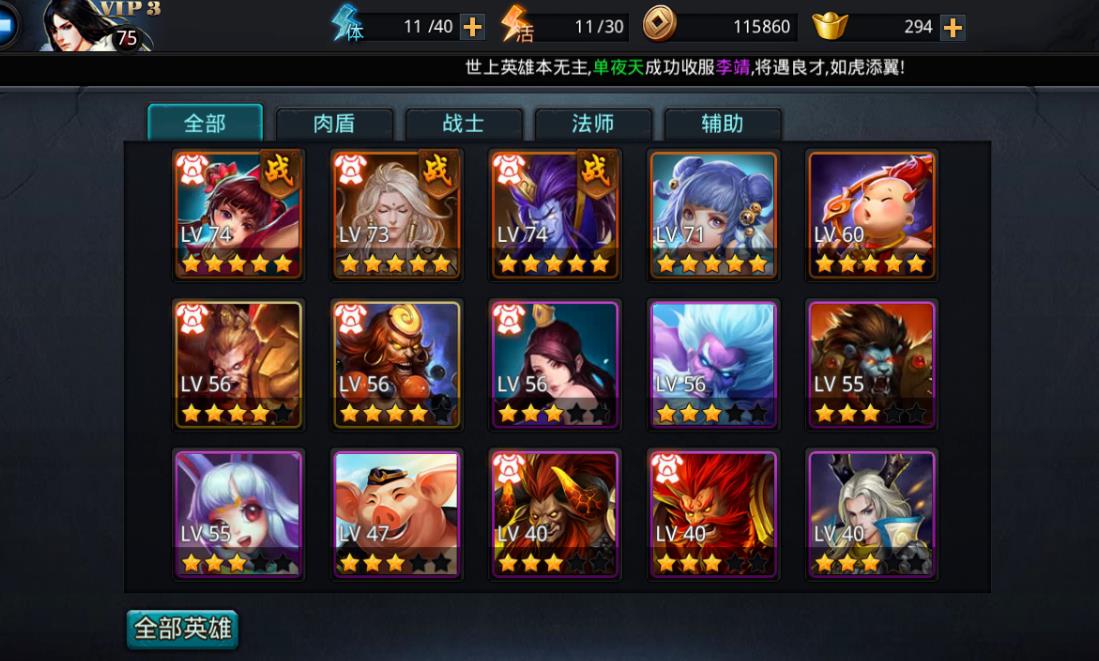Choose the LV 56 white-maned purple beast
1099x661 pixels.
click(714, 365)
